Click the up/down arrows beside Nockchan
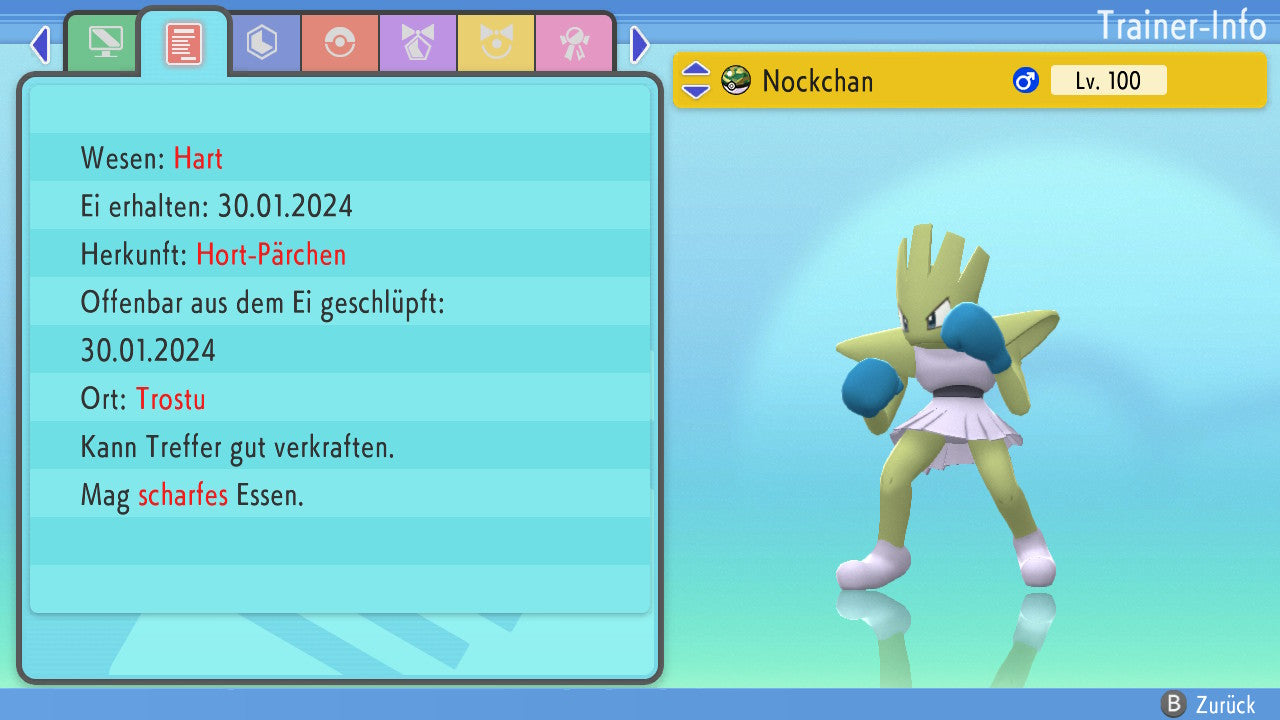Screen dimensions: 1280x720 coord(695,81)
